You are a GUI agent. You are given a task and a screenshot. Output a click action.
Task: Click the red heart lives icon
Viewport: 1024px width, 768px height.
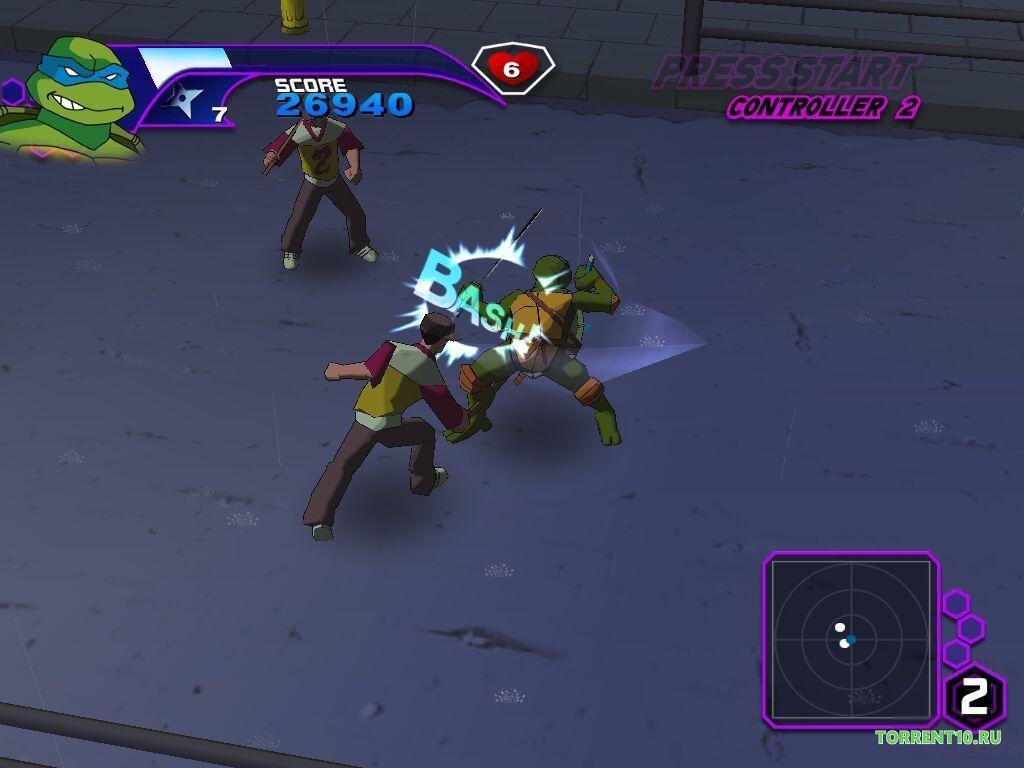(x=512, y=69)
